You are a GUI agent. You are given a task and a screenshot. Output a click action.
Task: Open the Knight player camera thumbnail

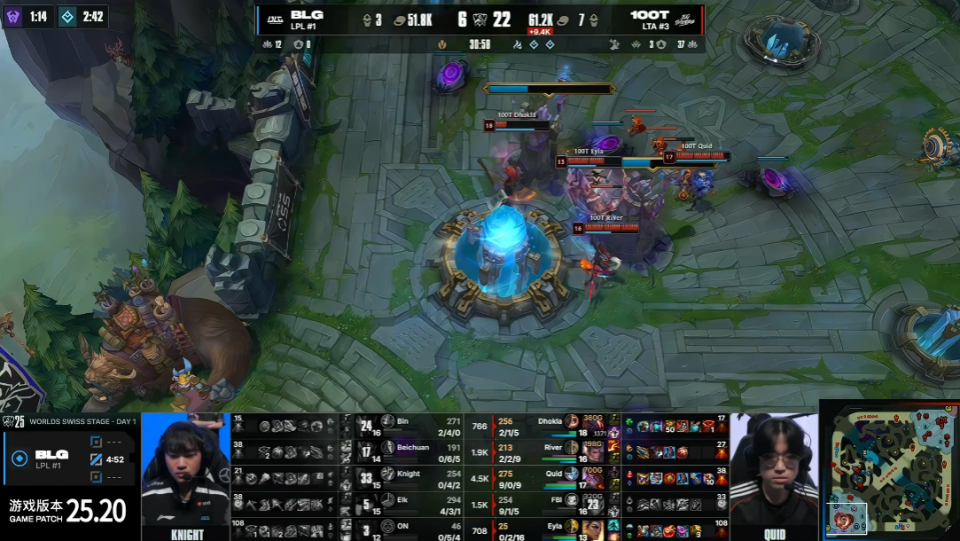pyautogui.click(x=186, y=476)
